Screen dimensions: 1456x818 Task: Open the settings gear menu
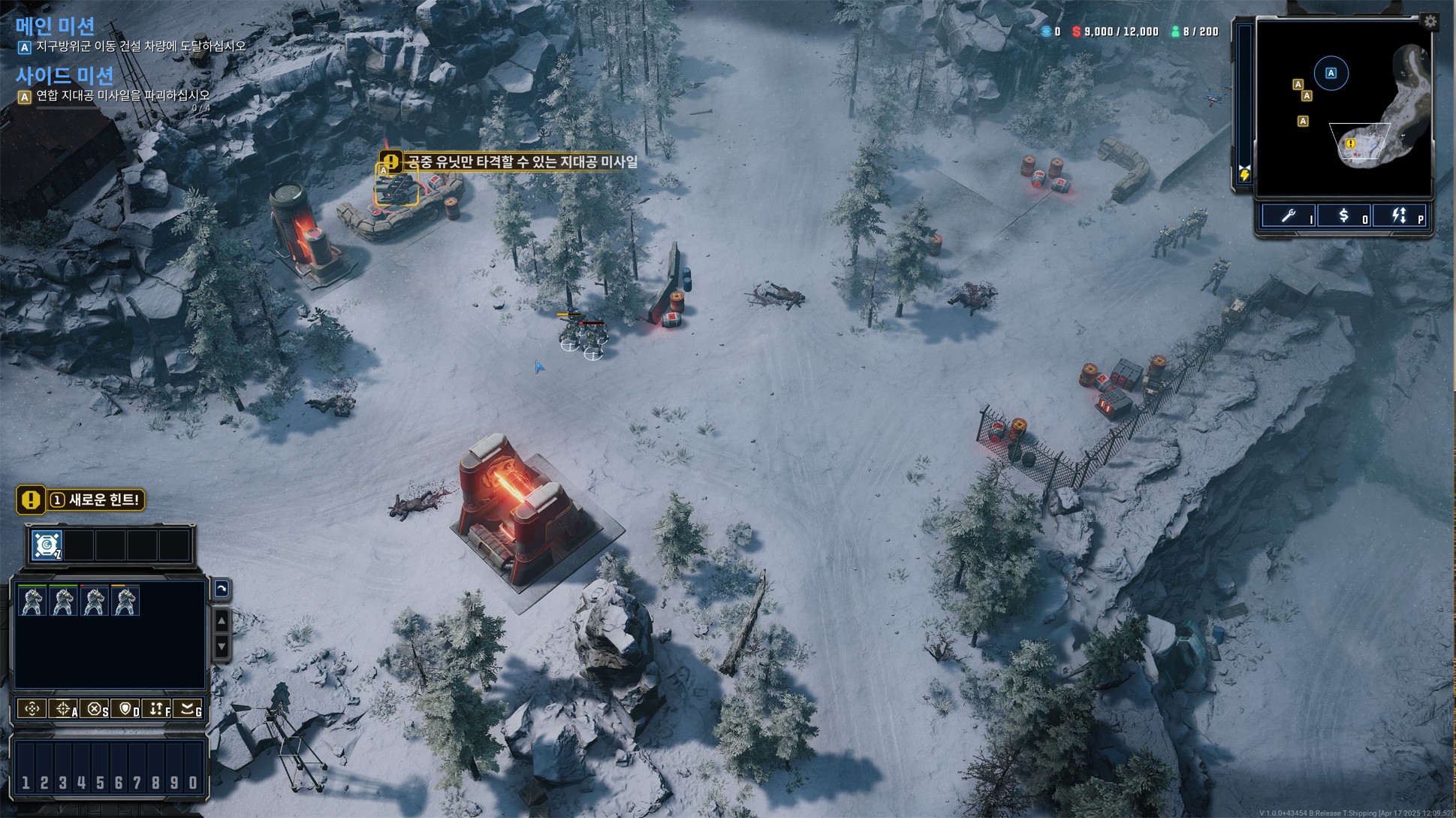click(x=1430, y=22)
